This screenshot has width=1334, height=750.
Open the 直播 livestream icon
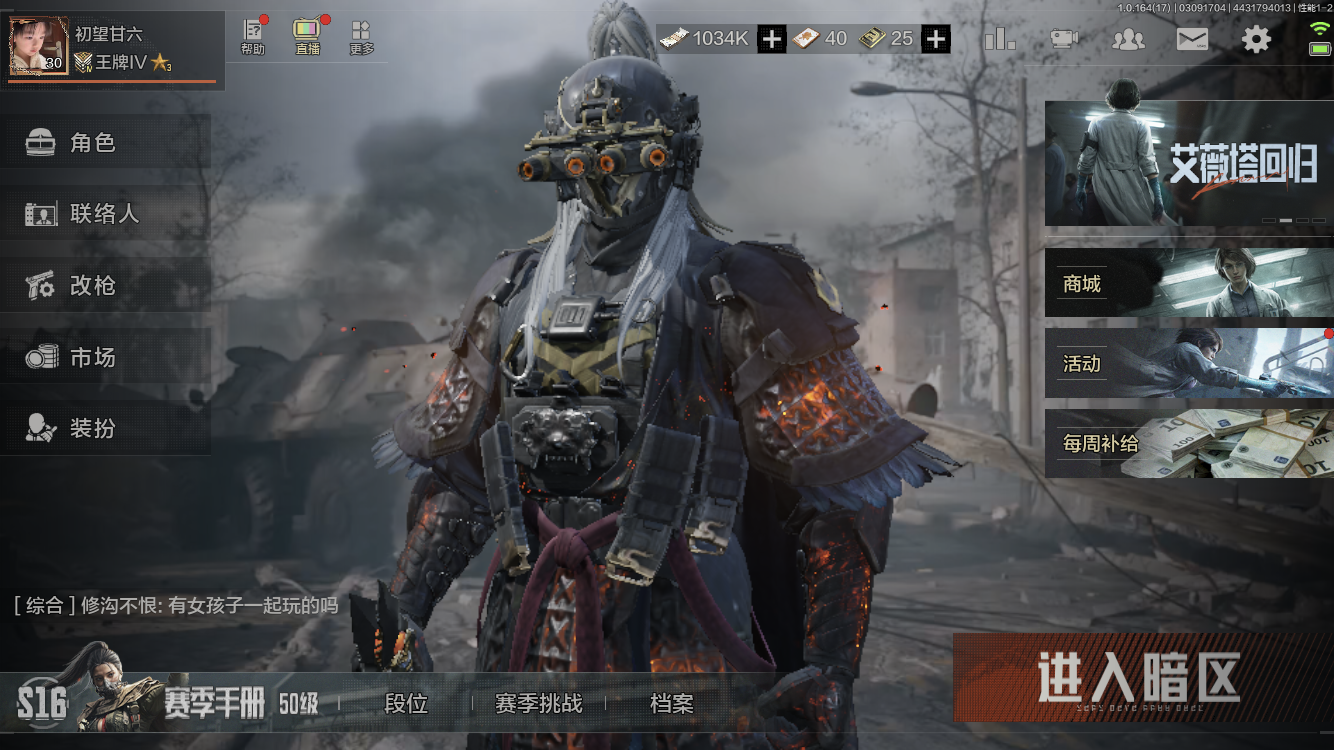[306, 37]
